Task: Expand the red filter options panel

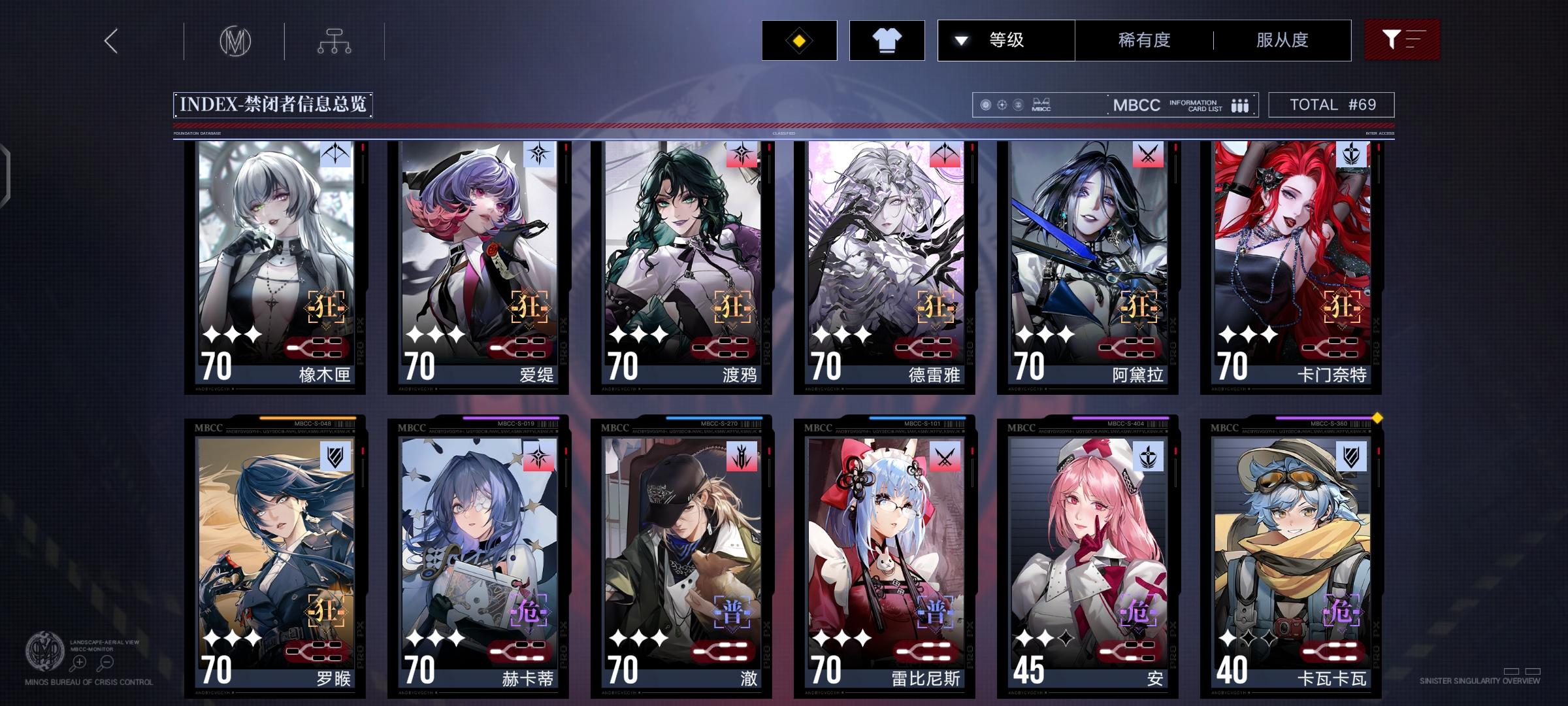Action: 1402,40
